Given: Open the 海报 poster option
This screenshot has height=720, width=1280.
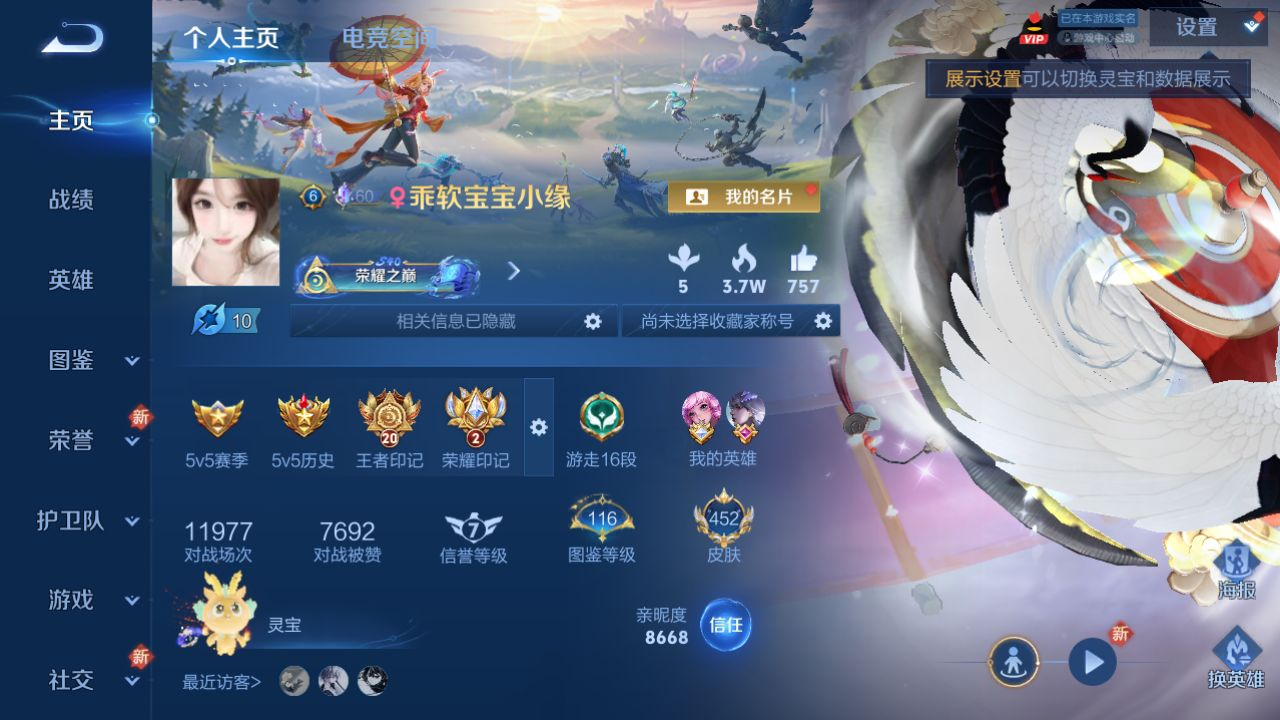Looking at the screenshot, I should 1236,570.
